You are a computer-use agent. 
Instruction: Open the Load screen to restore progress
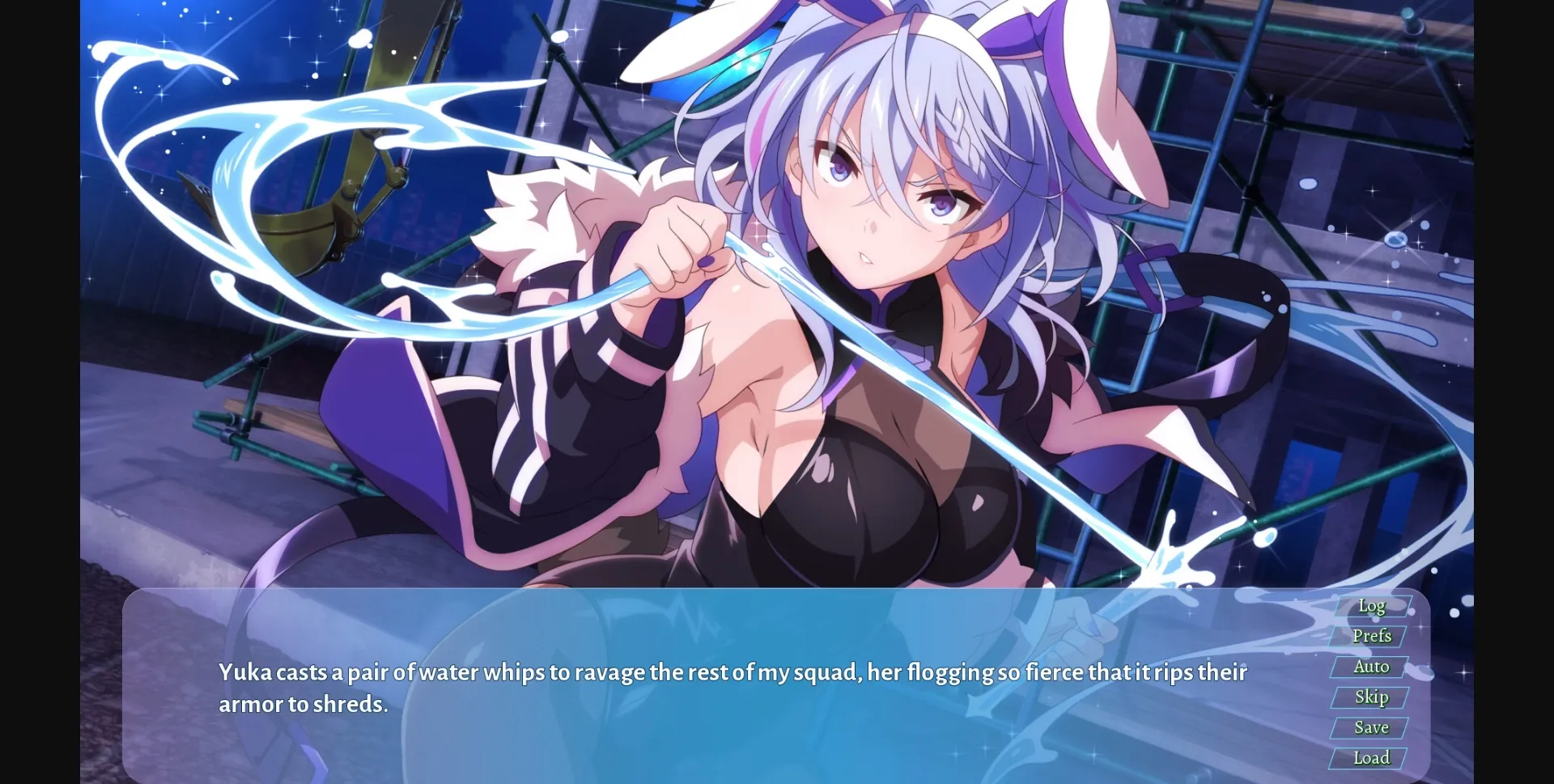point(1371,757)
